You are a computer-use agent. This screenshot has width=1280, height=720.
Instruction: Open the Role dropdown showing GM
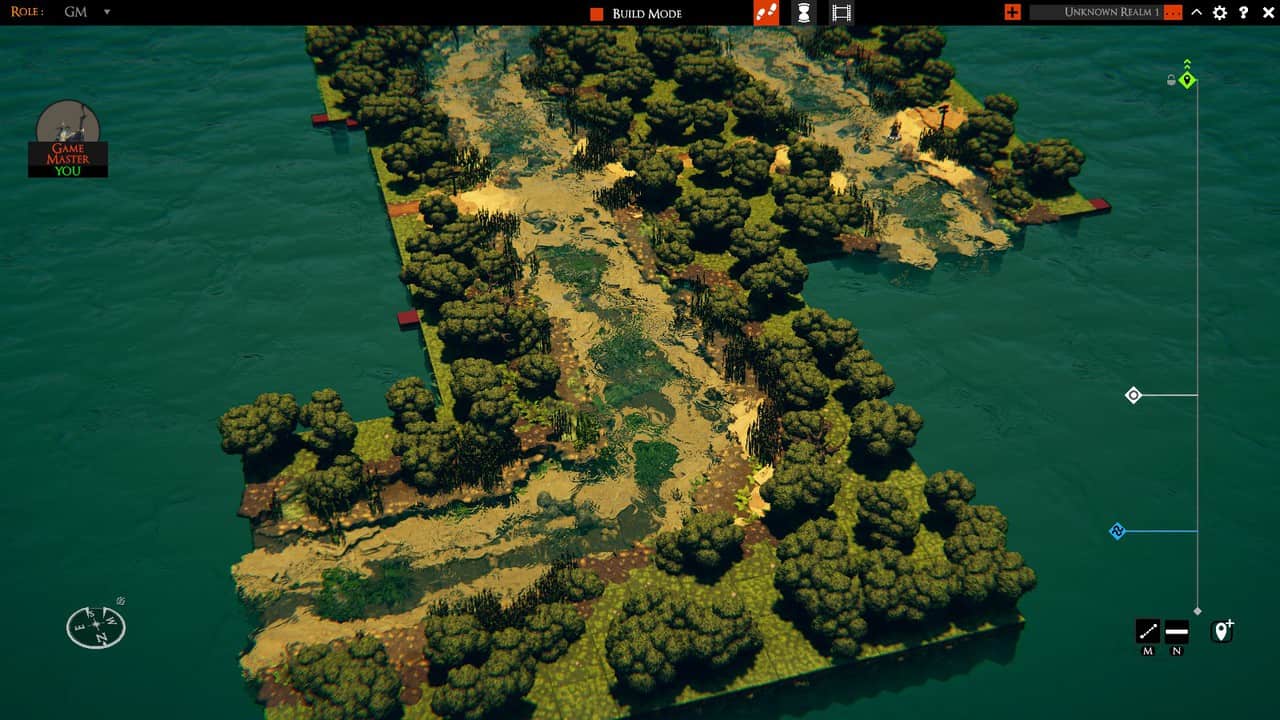tap(107, 12)
